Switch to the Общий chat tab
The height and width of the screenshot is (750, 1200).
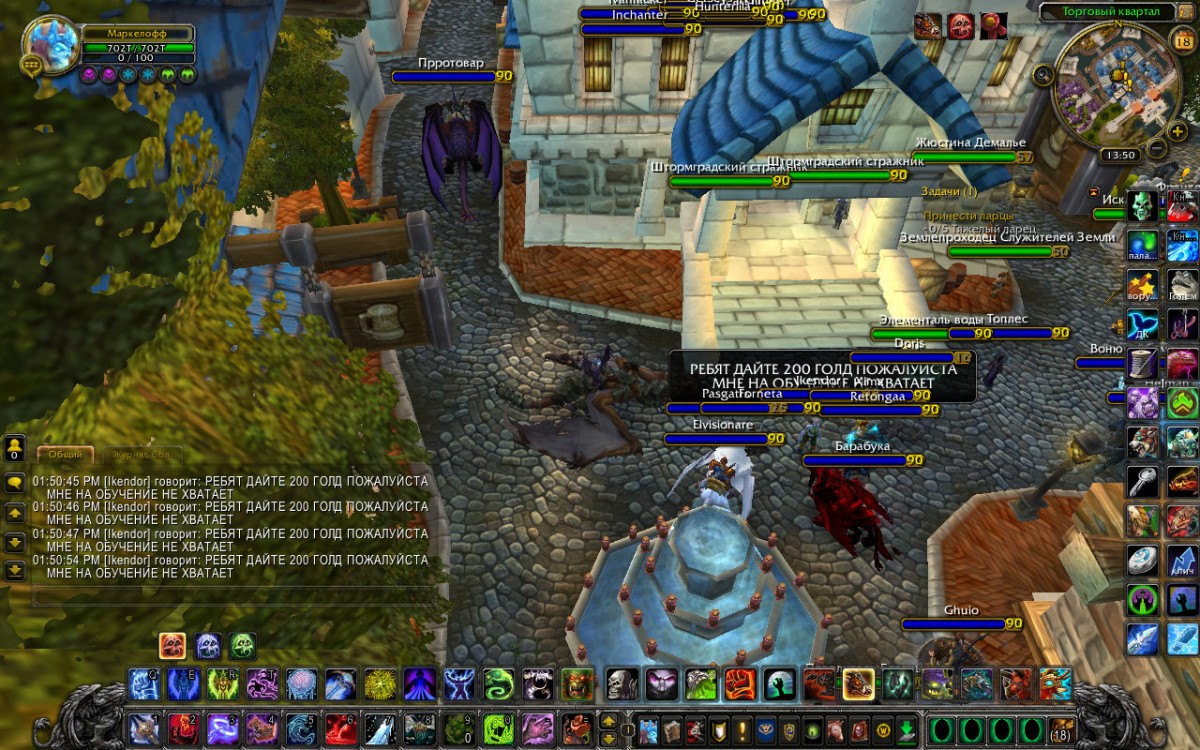point(66,454)
